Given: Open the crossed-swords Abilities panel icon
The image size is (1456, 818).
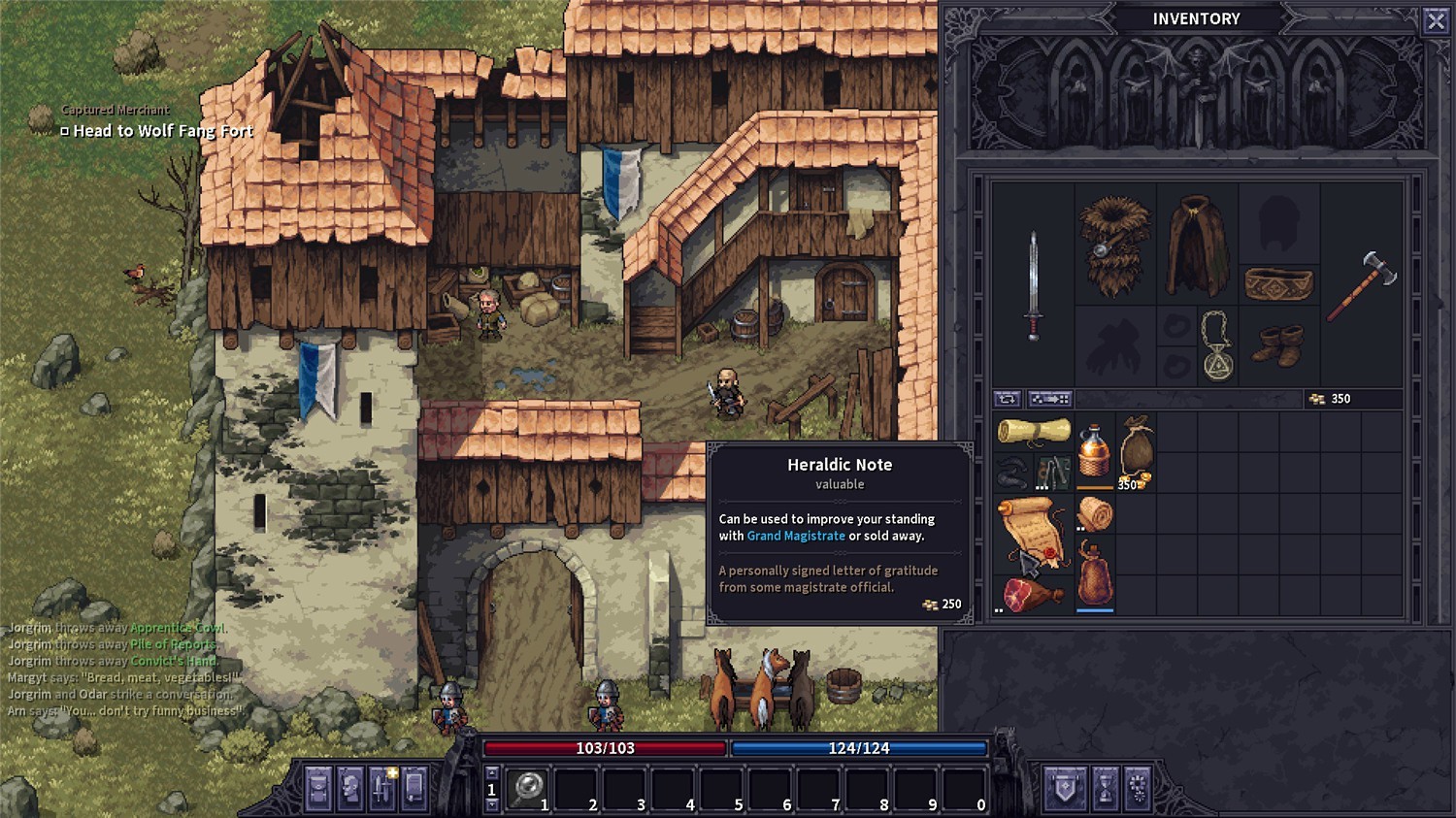Looking at the screenshot, I should point(381,788).
